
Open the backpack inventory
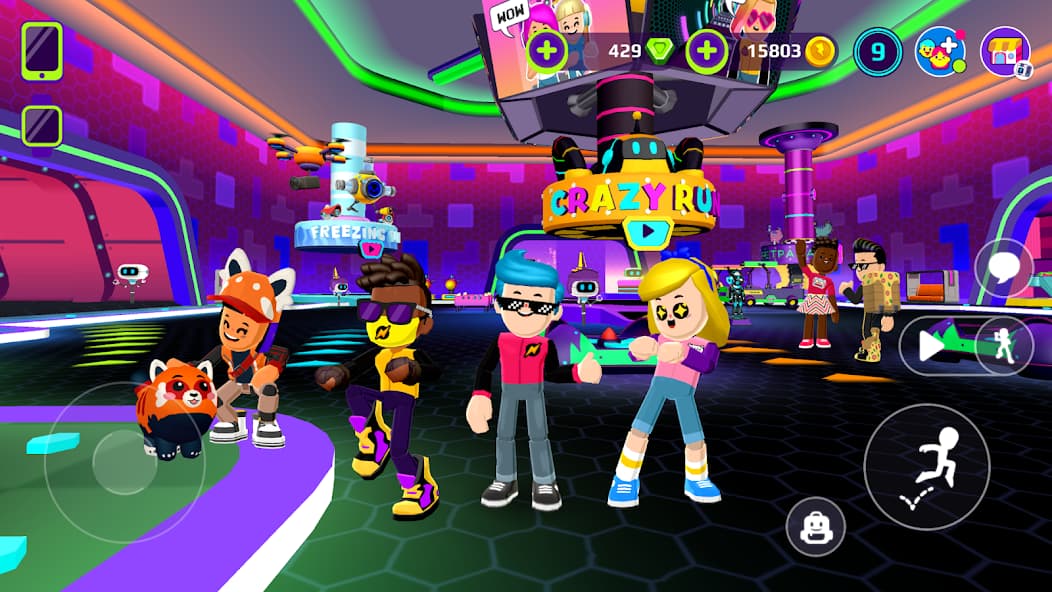tap(815, 527)
